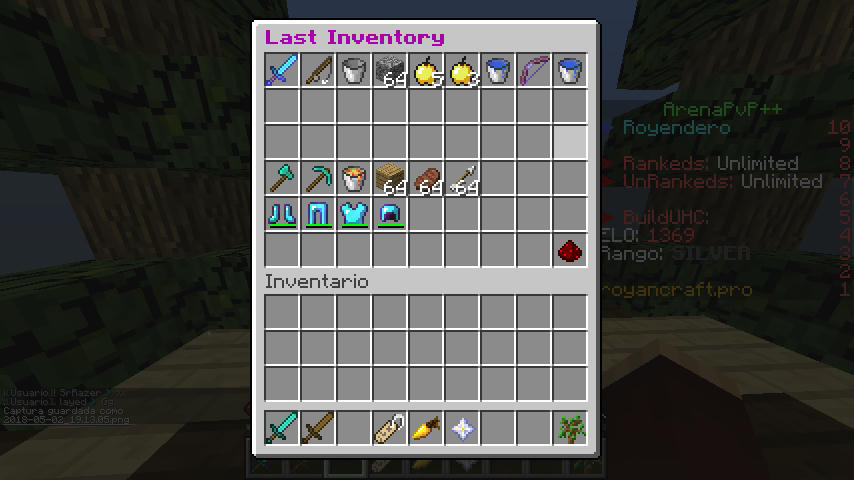Choose the diamond chestplate
This screenshot has height=480, width=854.
[355, 215]
